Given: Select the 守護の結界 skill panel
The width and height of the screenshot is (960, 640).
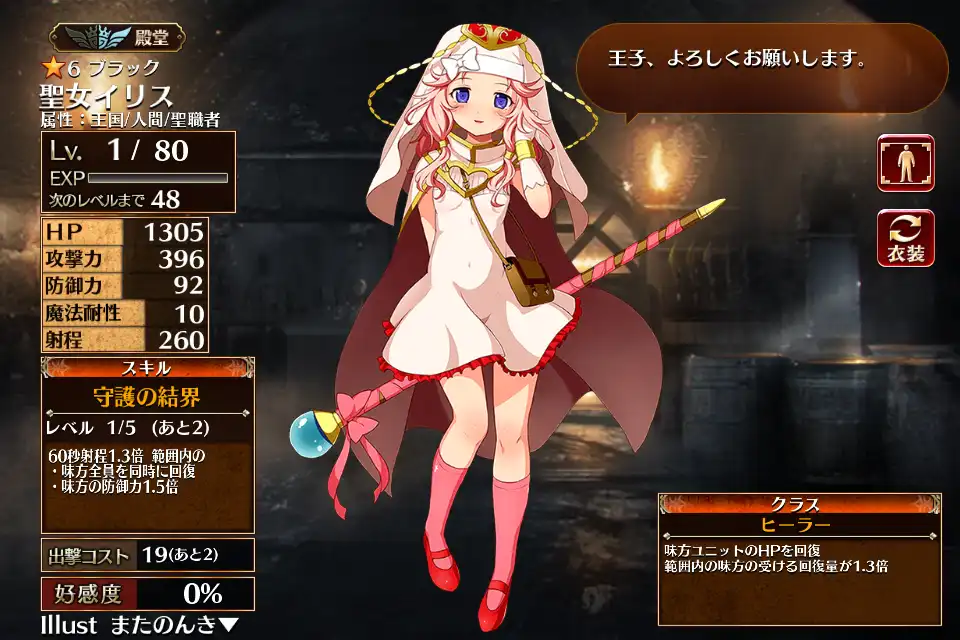Looking at the screenshot, I should (148, 397).
